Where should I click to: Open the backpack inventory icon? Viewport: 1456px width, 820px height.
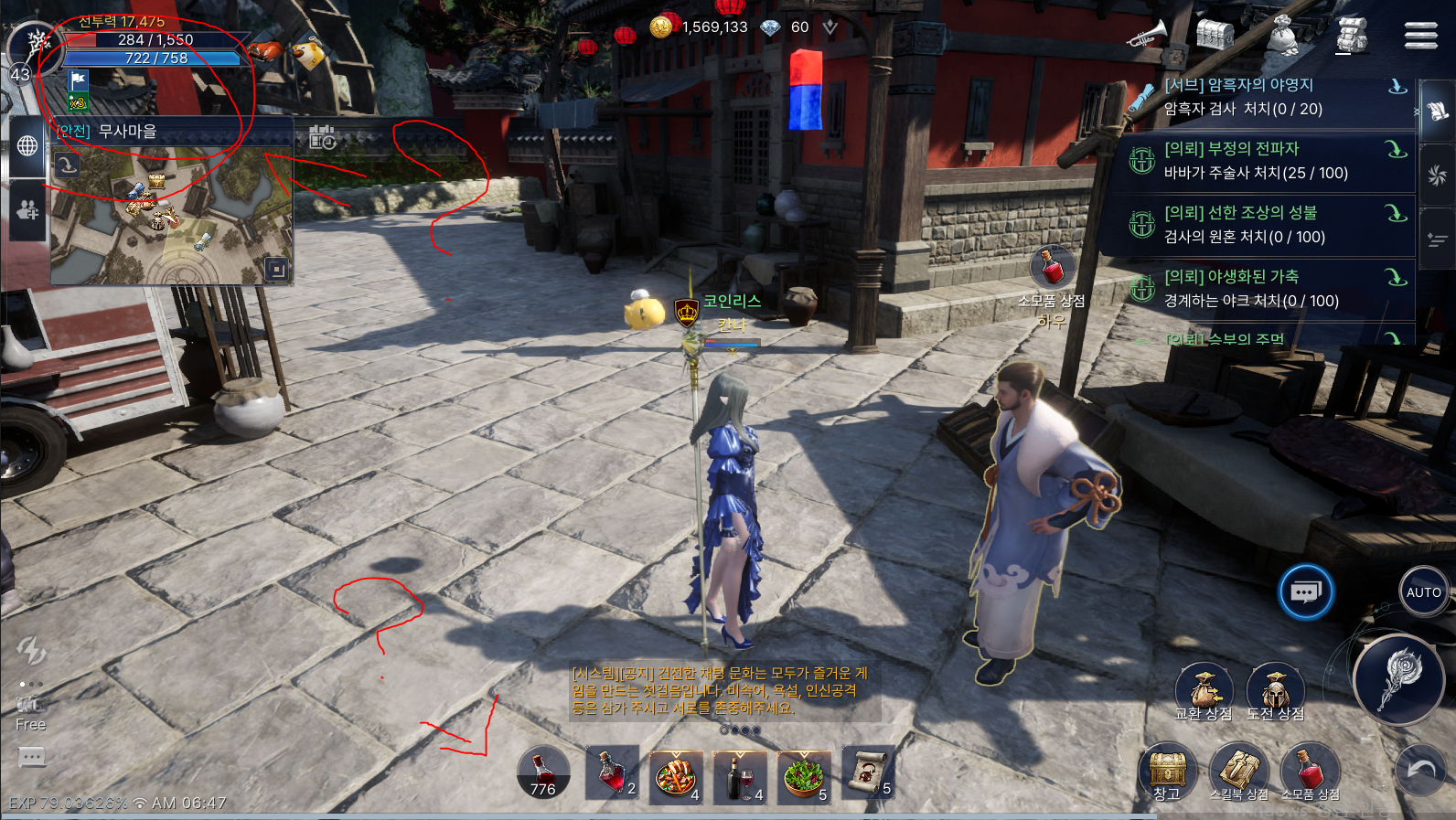[1352, 36]
